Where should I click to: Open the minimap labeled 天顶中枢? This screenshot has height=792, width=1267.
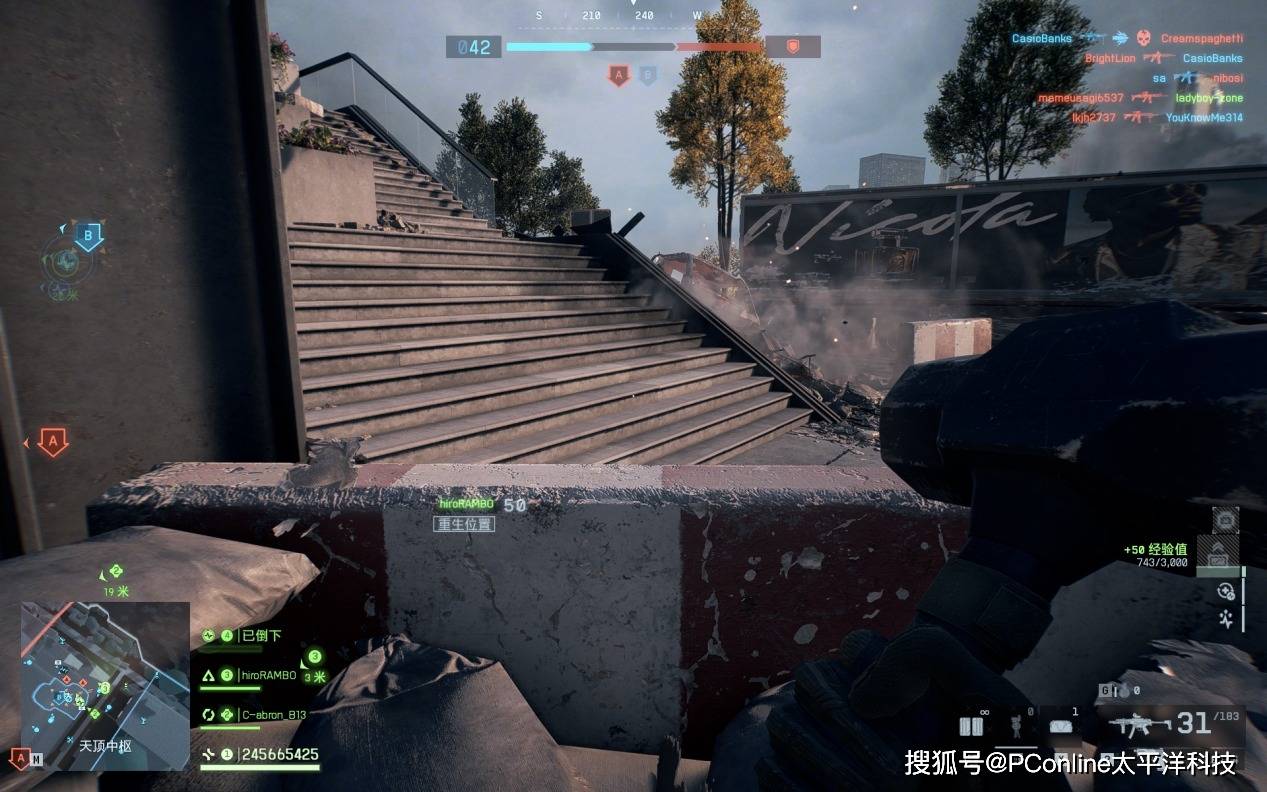[105, 685]
